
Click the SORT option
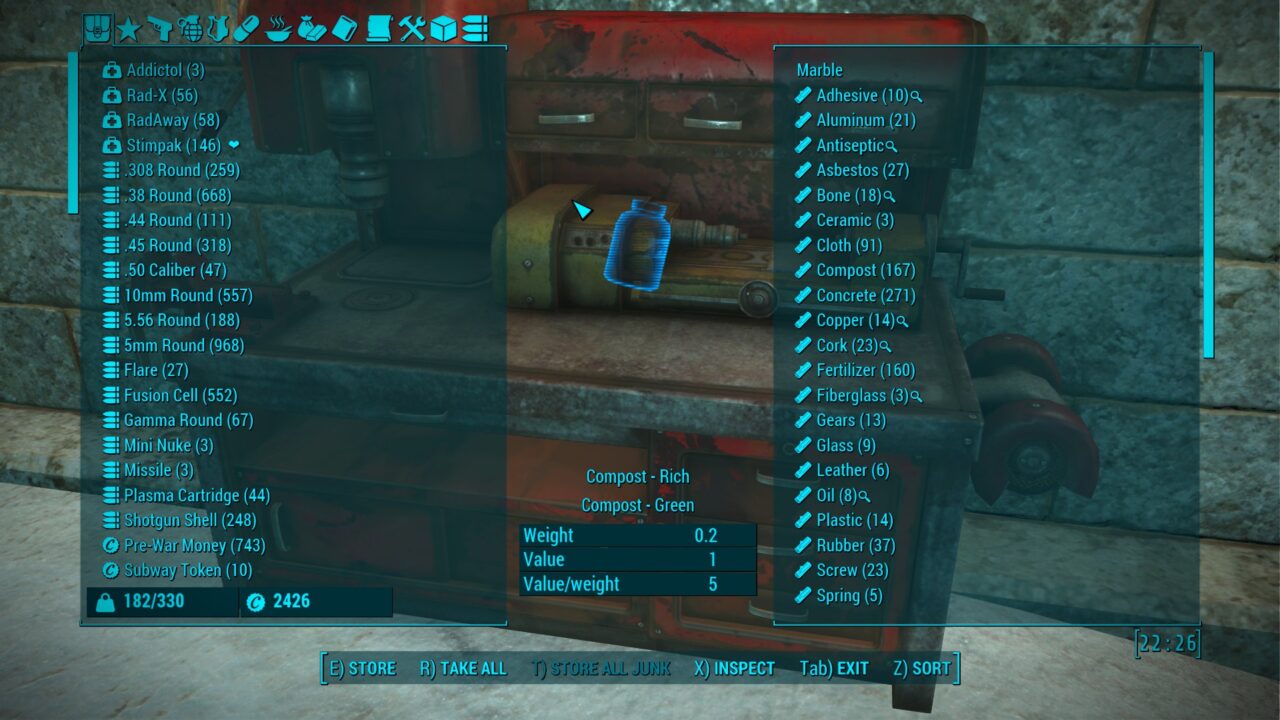931,668
